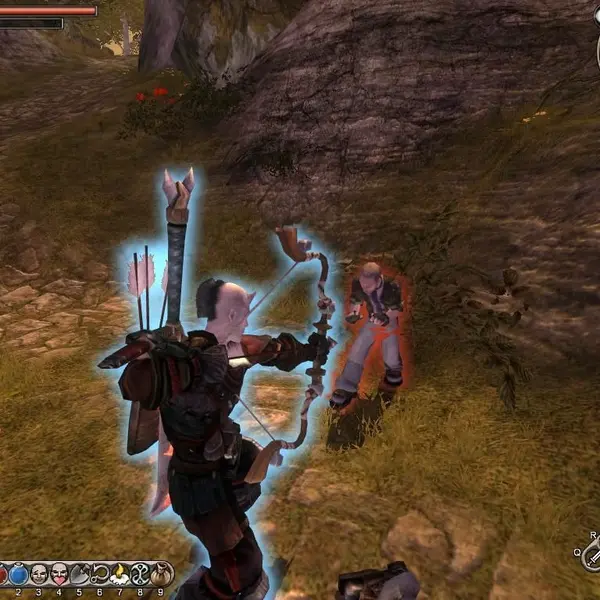The image size is (600, 600).
Task: Open the brown sack hotbar slot
Action: coord(162,574)
